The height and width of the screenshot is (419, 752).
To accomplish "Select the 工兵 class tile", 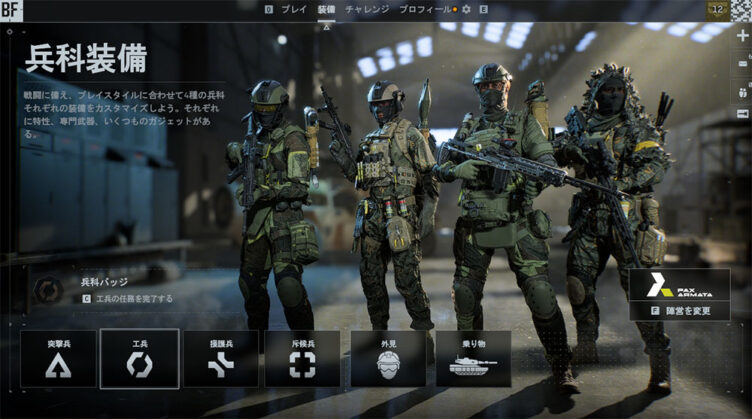I will 140,358.
